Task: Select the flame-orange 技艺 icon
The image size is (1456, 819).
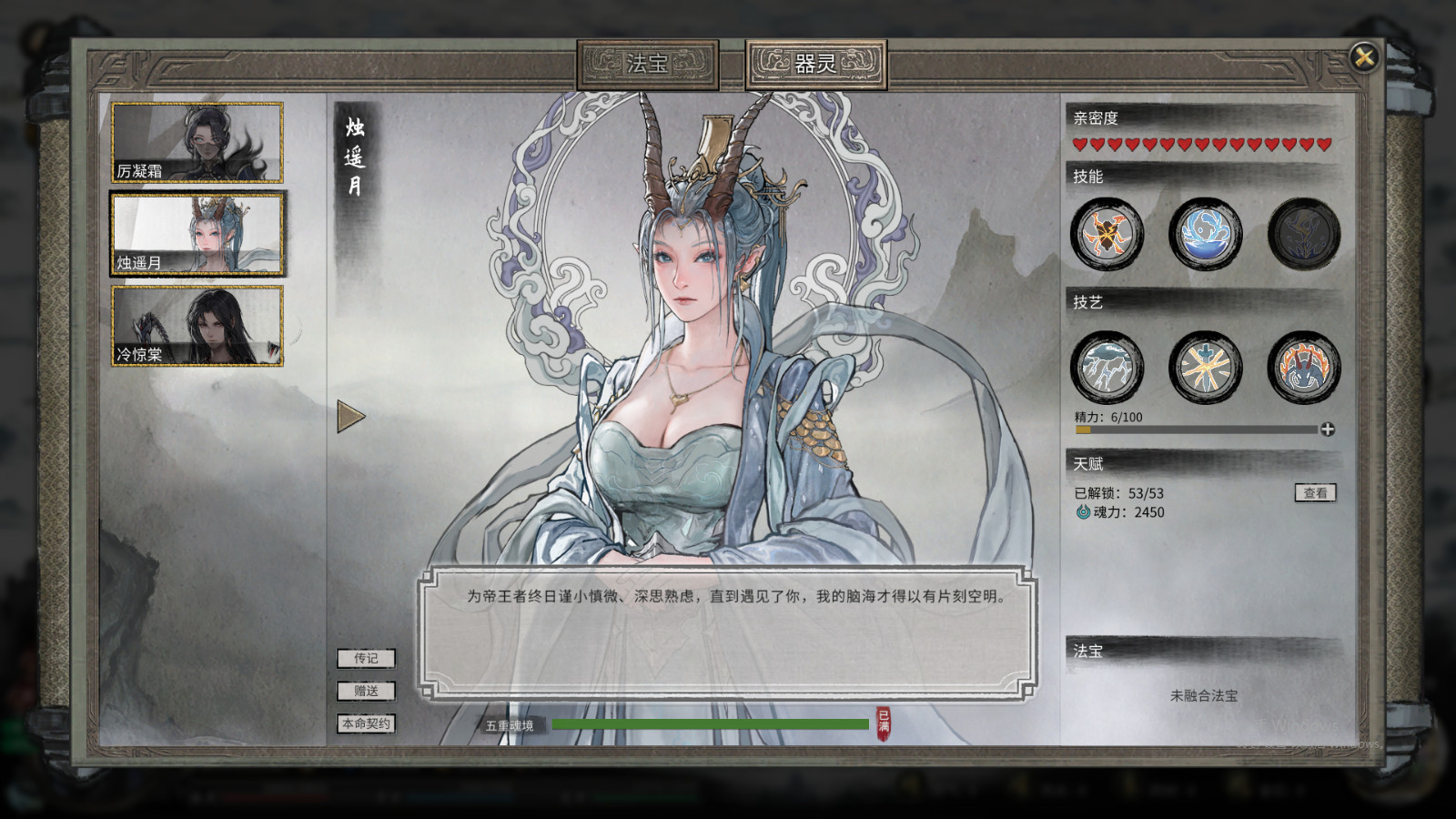Action: point(1303,369)
